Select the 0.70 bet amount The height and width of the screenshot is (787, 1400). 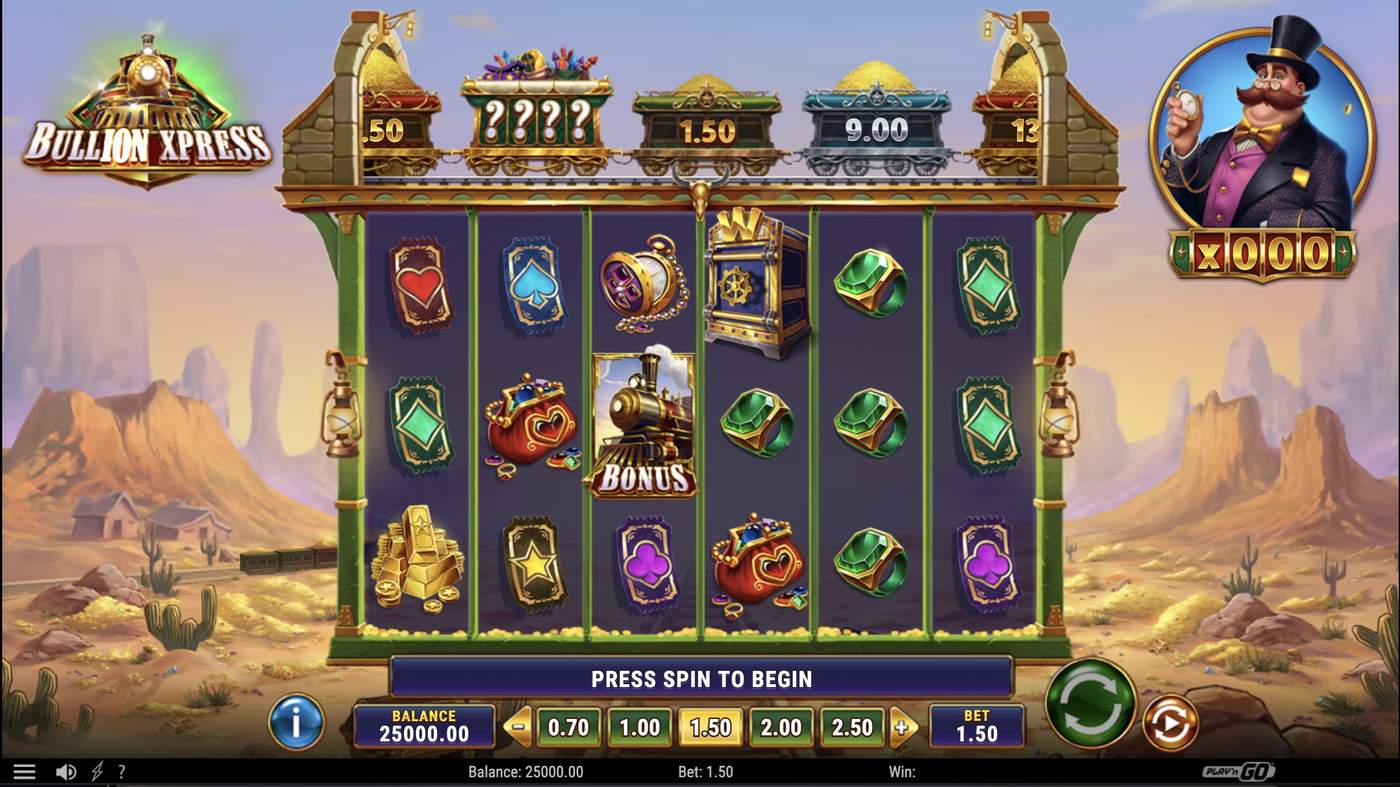pos(568,727)
